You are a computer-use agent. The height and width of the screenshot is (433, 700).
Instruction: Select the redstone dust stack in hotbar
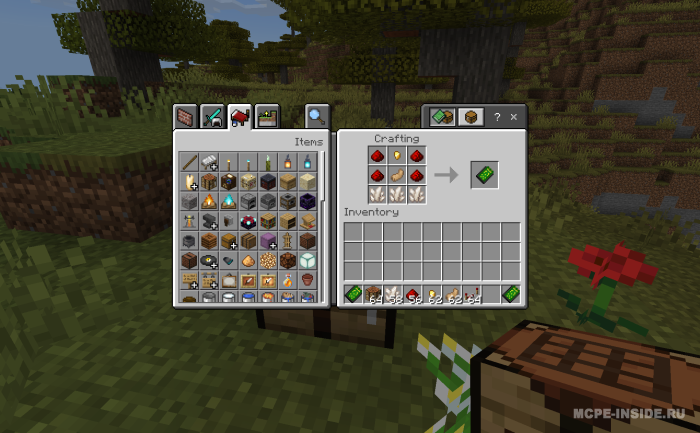point(414,294)
